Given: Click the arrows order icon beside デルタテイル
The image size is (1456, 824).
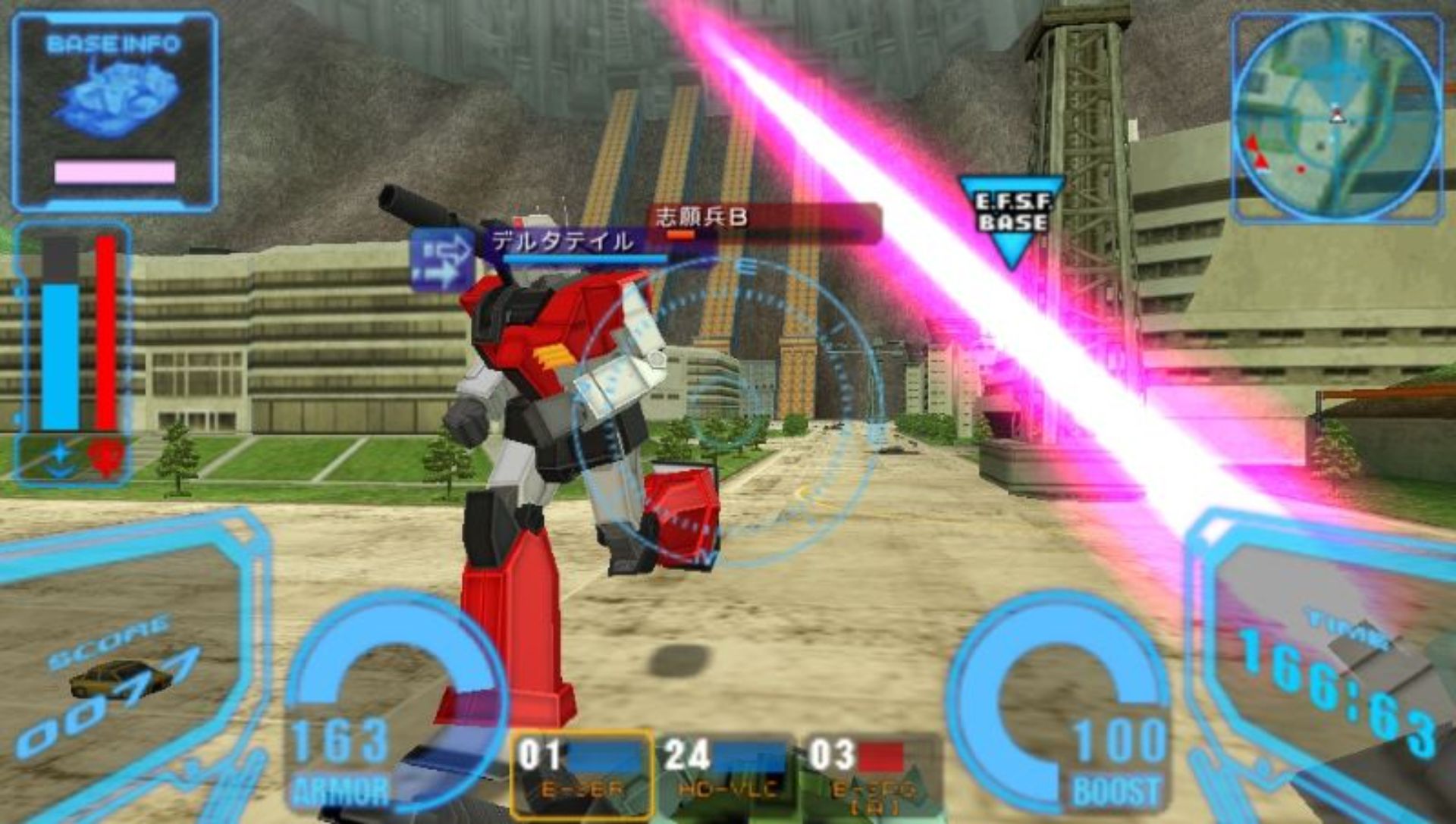Looking at the screenshot, I should (442, 260).
